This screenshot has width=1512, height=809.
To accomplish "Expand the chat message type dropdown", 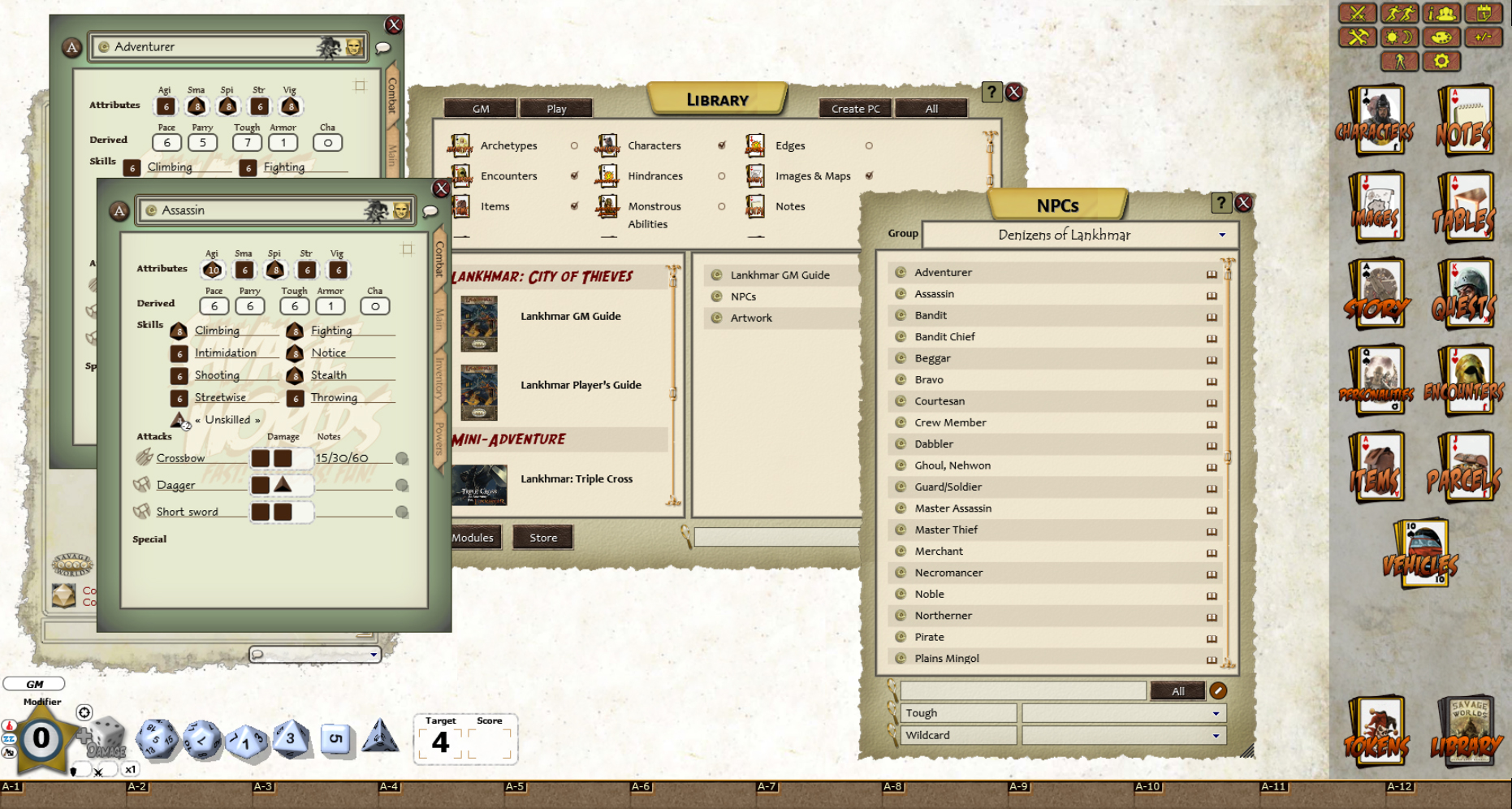I will point(374,655).
